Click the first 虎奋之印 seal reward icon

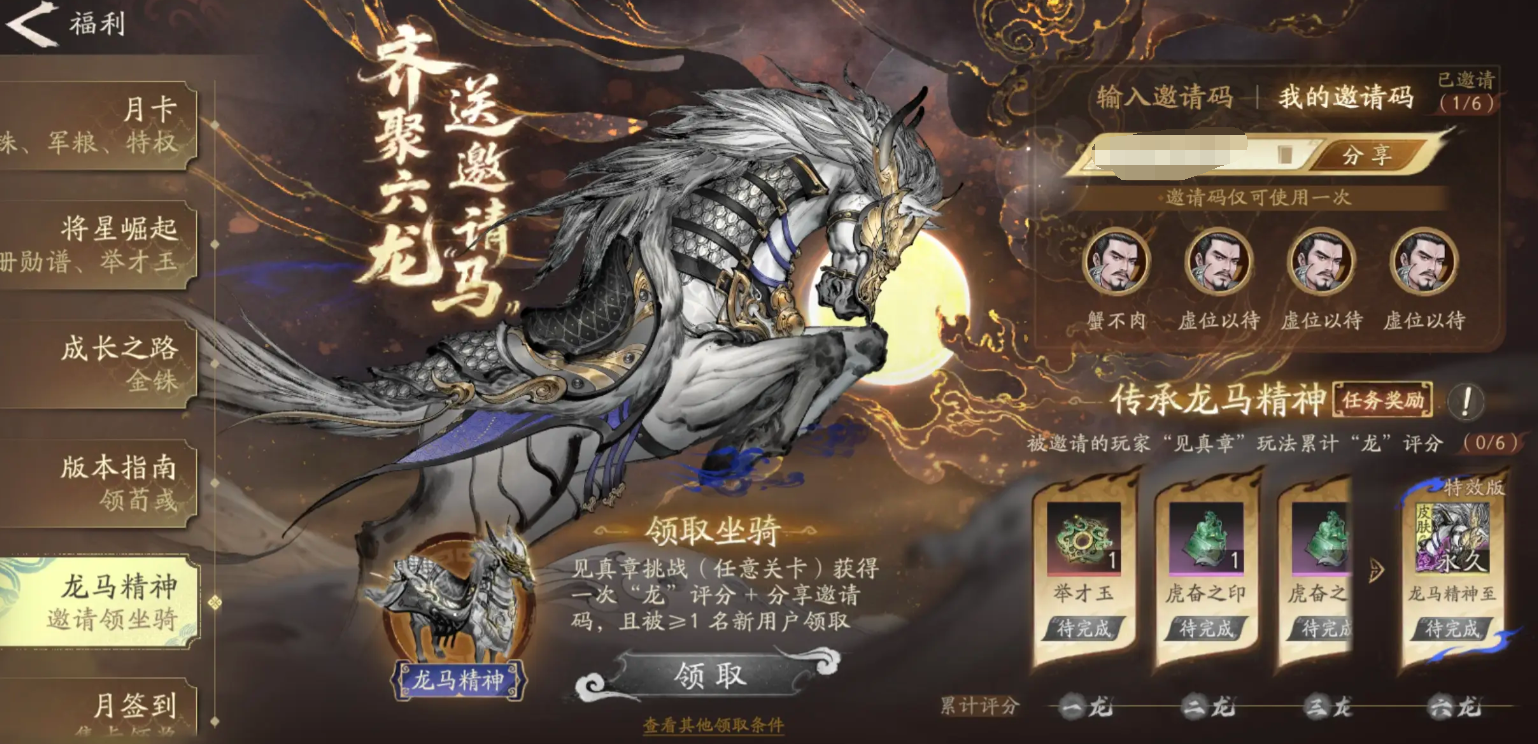point(1205,540)
